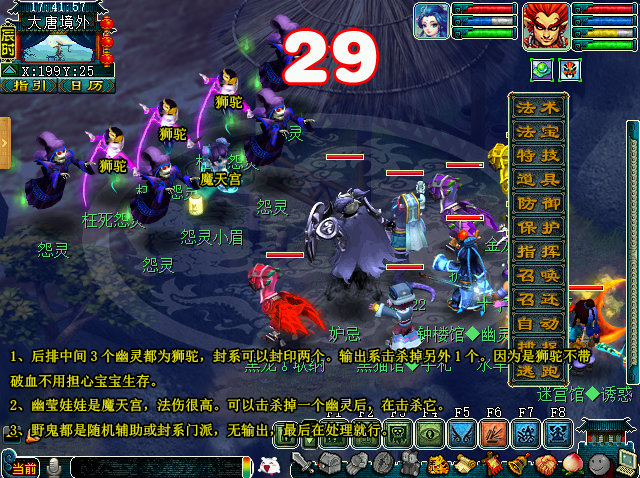Select the opera mask buff icon
This screenshot has width=640, height=478.
pos(568,69)
